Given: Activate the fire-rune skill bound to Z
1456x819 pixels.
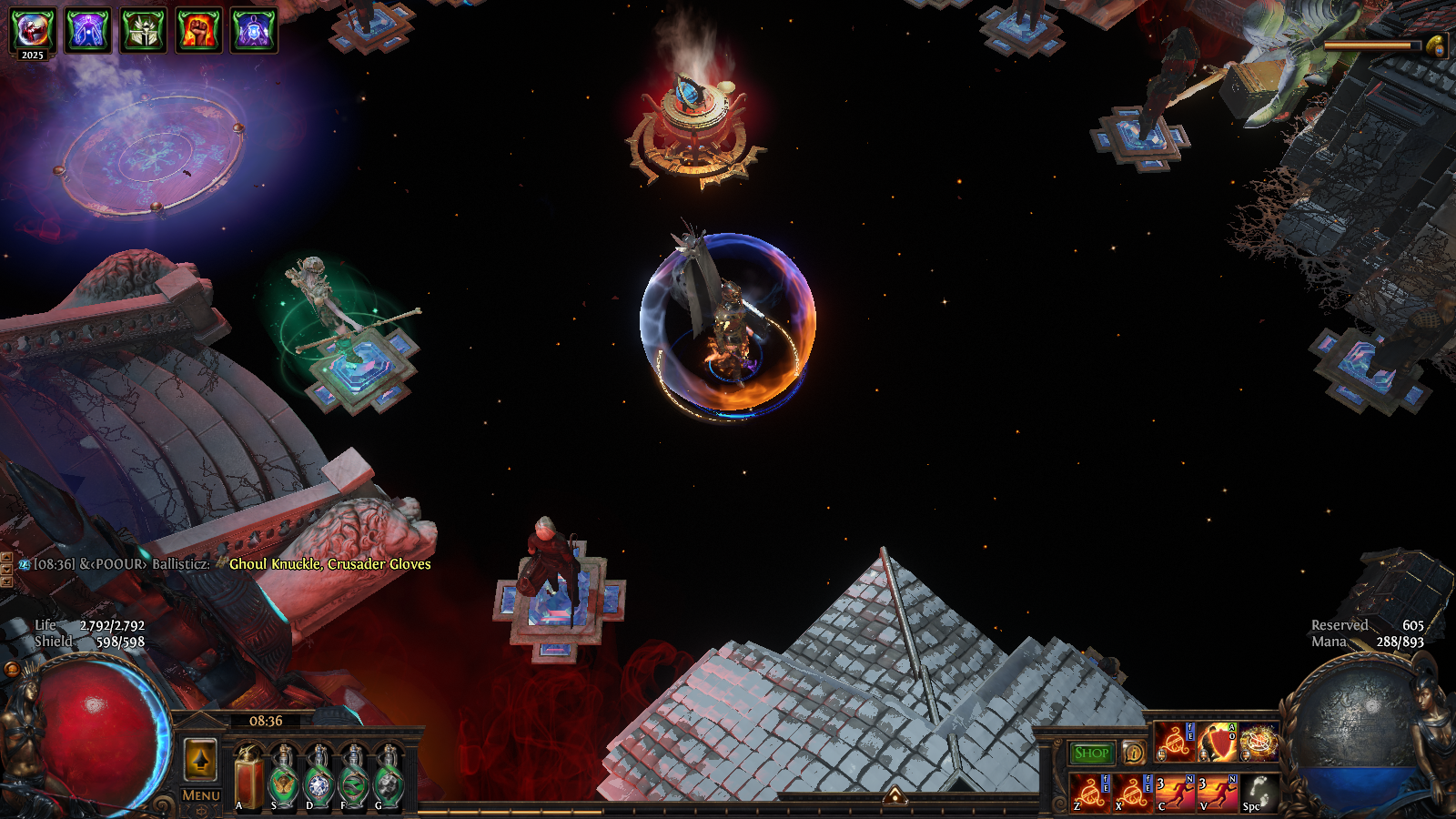Looking at the screenshot, I should point(1089,793).
